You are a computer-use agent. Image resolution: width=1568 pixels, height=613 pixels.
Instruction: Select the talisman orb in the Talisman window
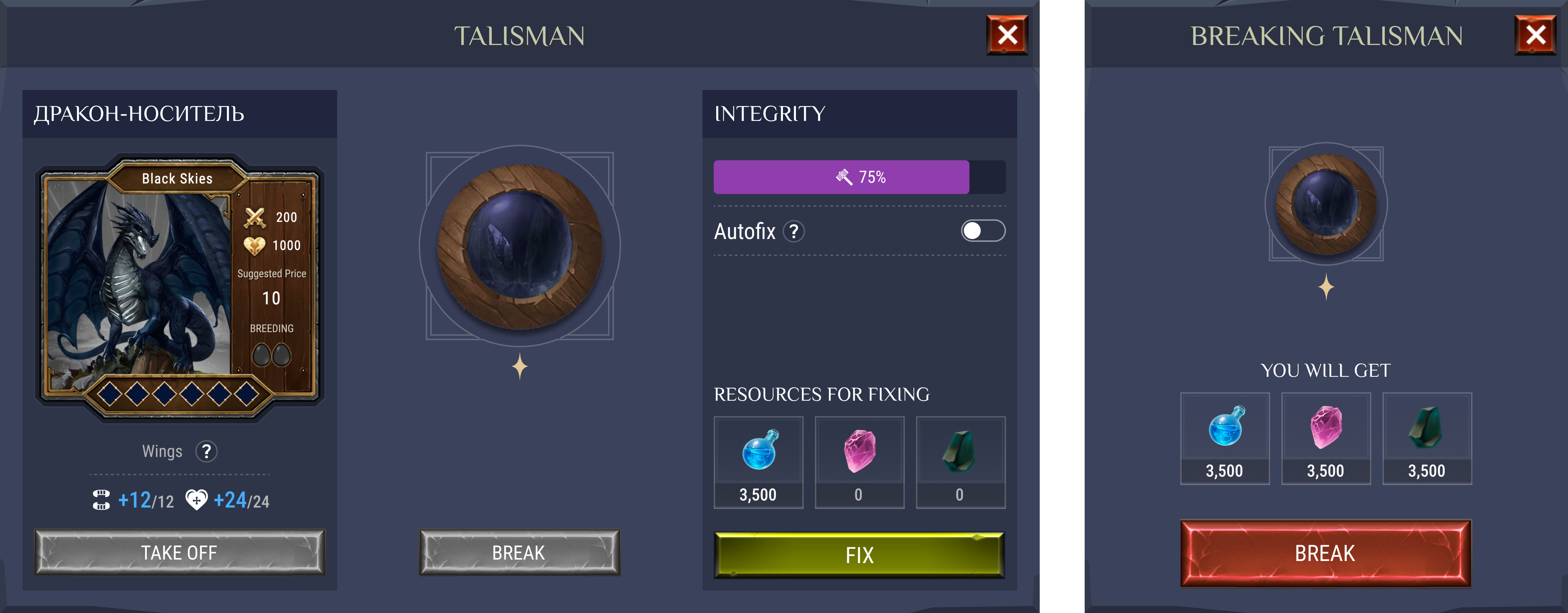(520, 246)
